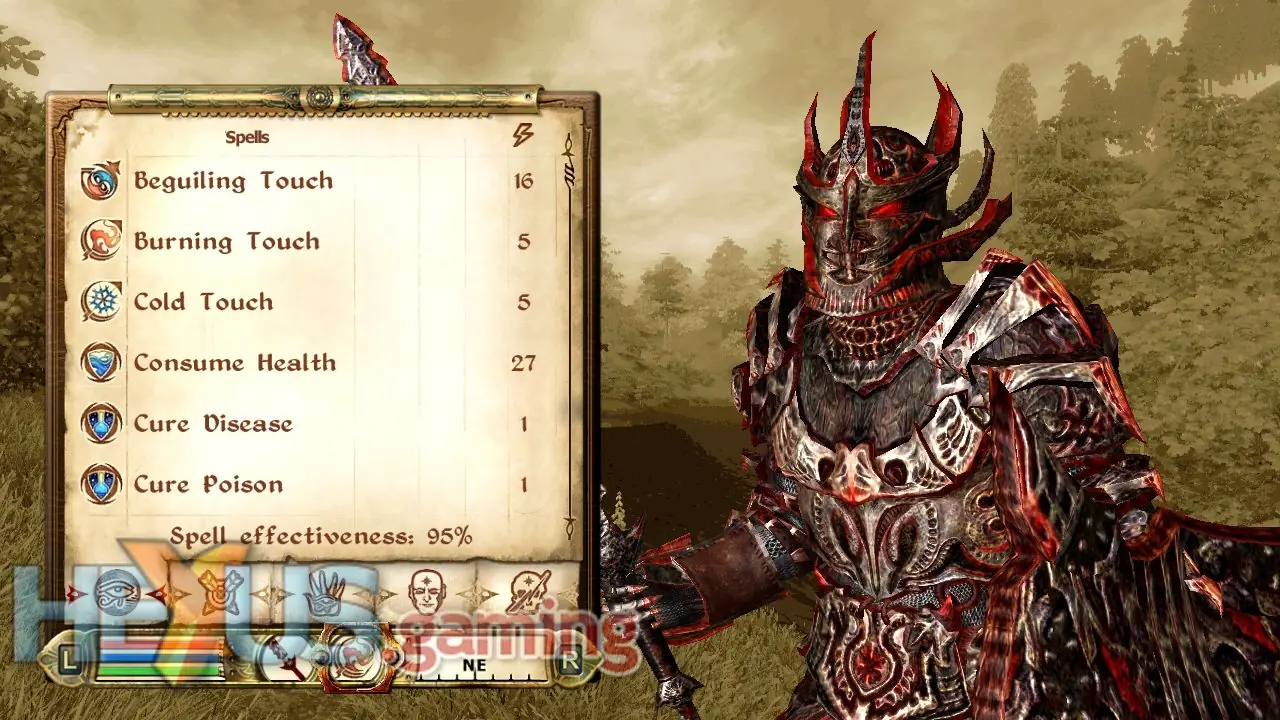Show the hand icon touch spells tab
1280x720 pixels.
[324, 592]
